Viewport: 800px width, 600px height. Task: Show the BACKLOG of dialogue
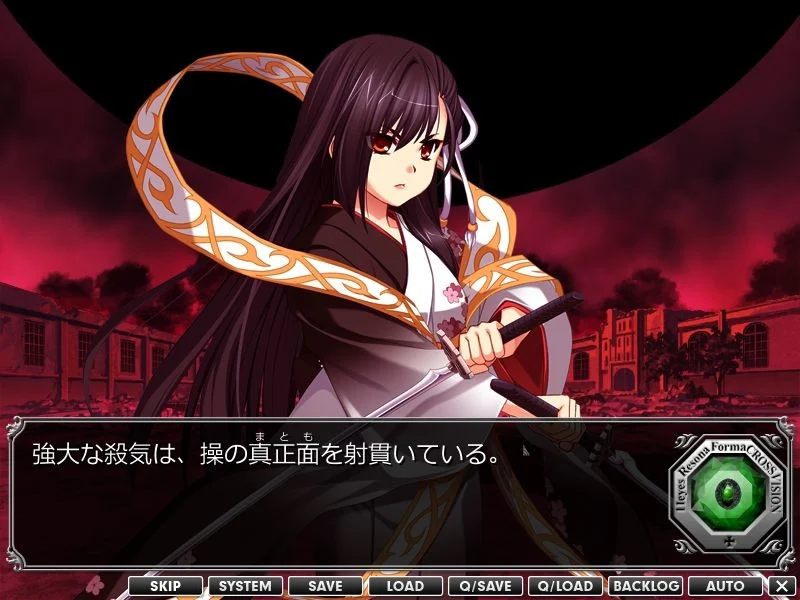(x=645, y=586)
